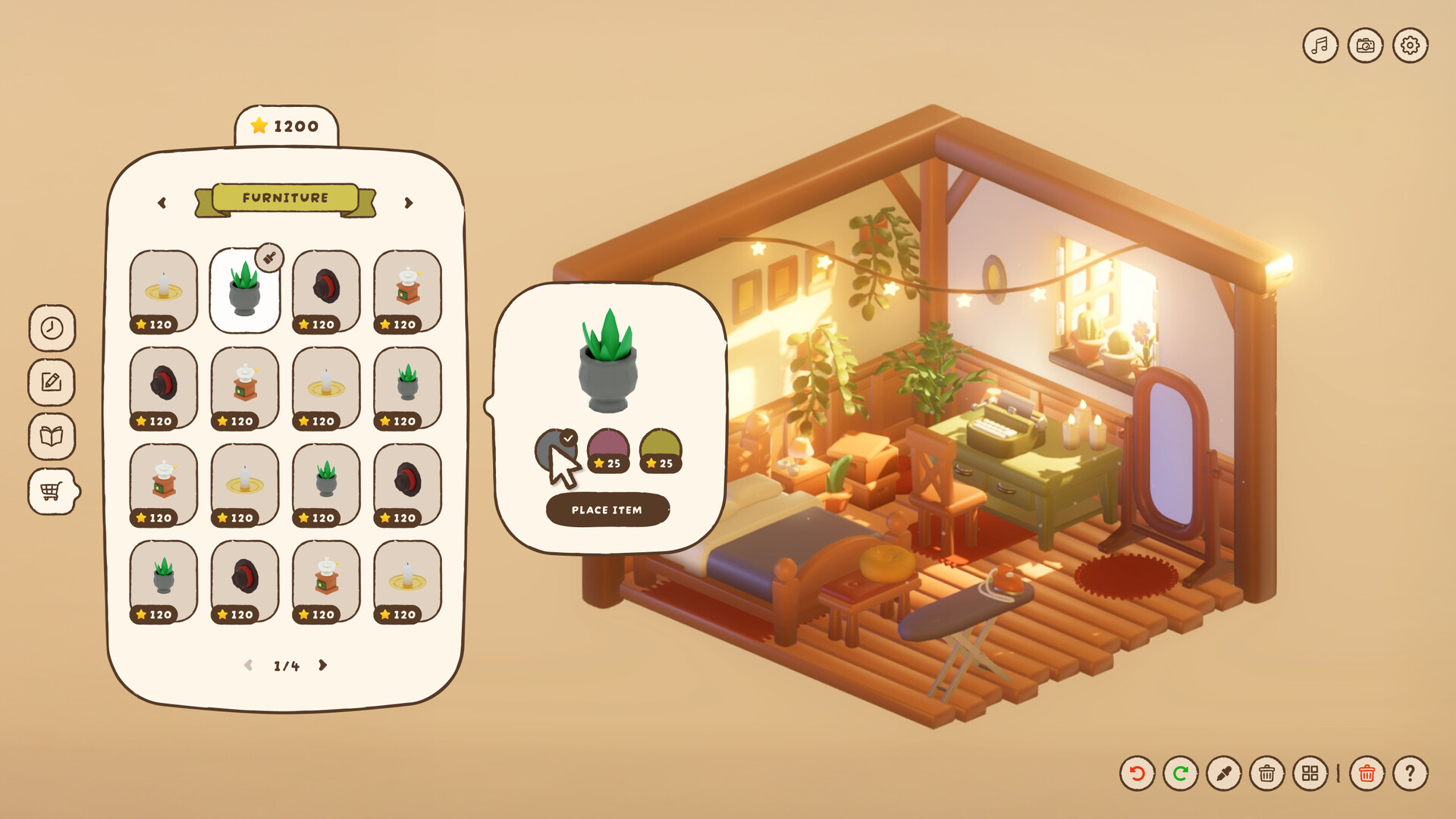
Task: Go to the next furniture category
Action: tap(409, 203)
